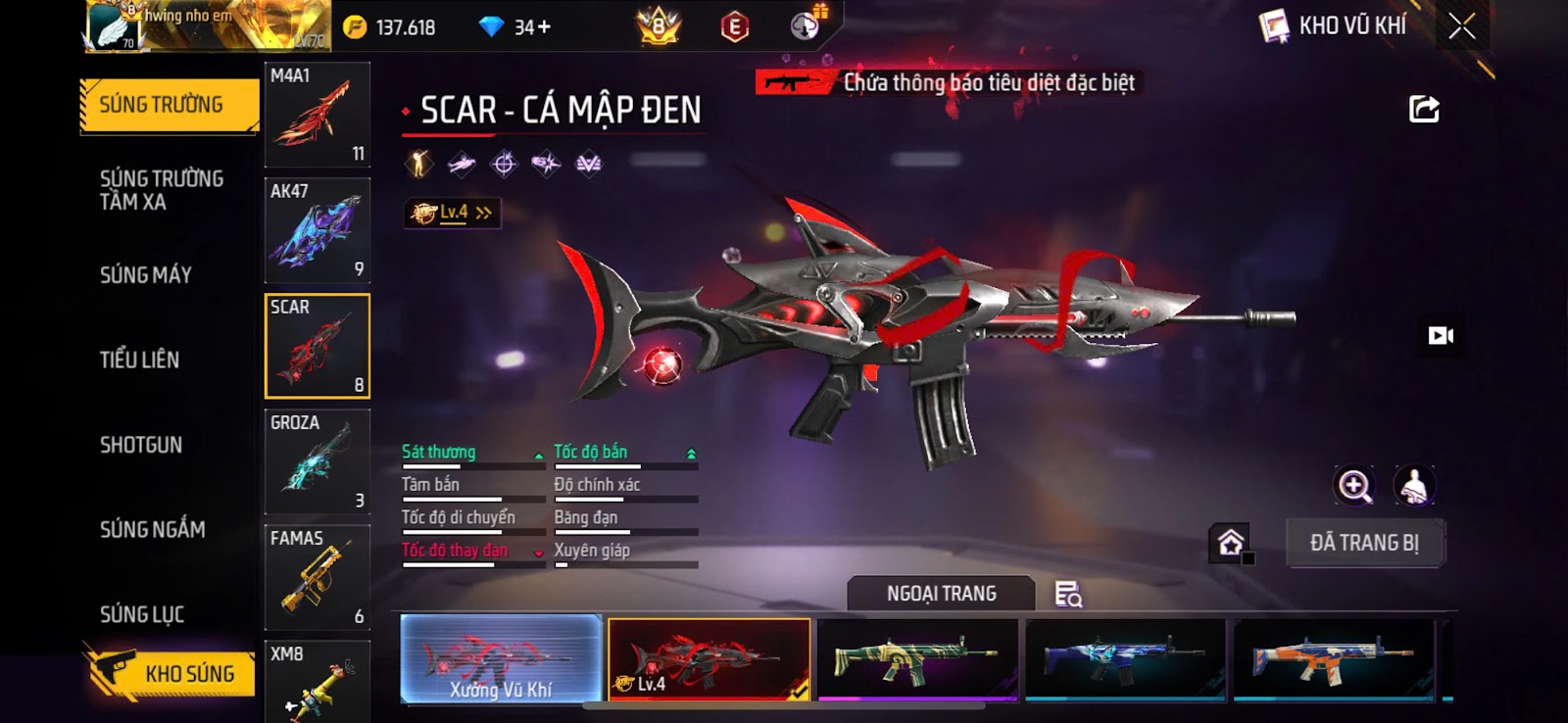Show the Shotgun category
The image size is (1568, 723).
[141, 445]
